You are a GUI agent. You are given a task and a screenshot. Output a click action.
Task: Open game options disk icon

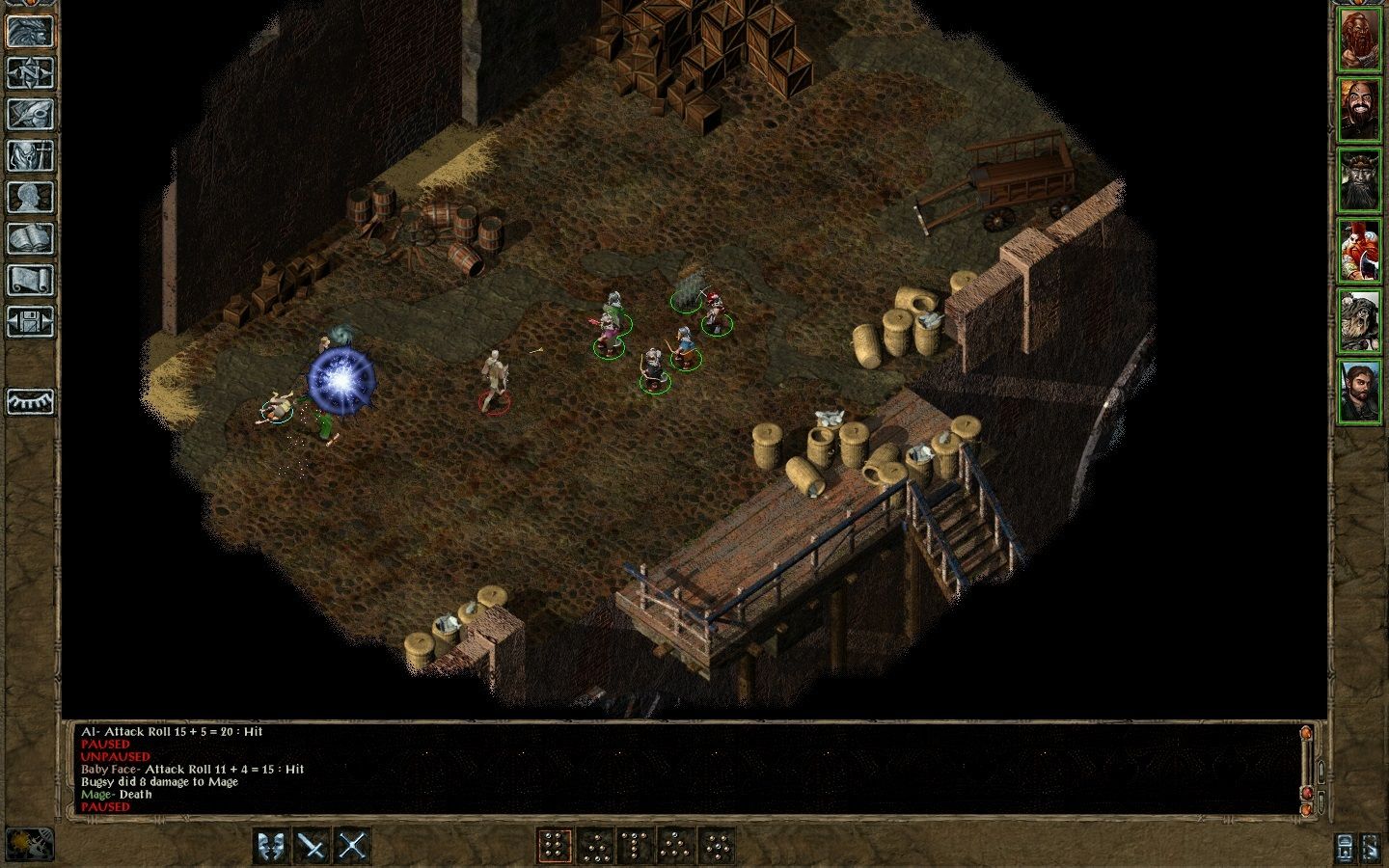tap(31, 322)
